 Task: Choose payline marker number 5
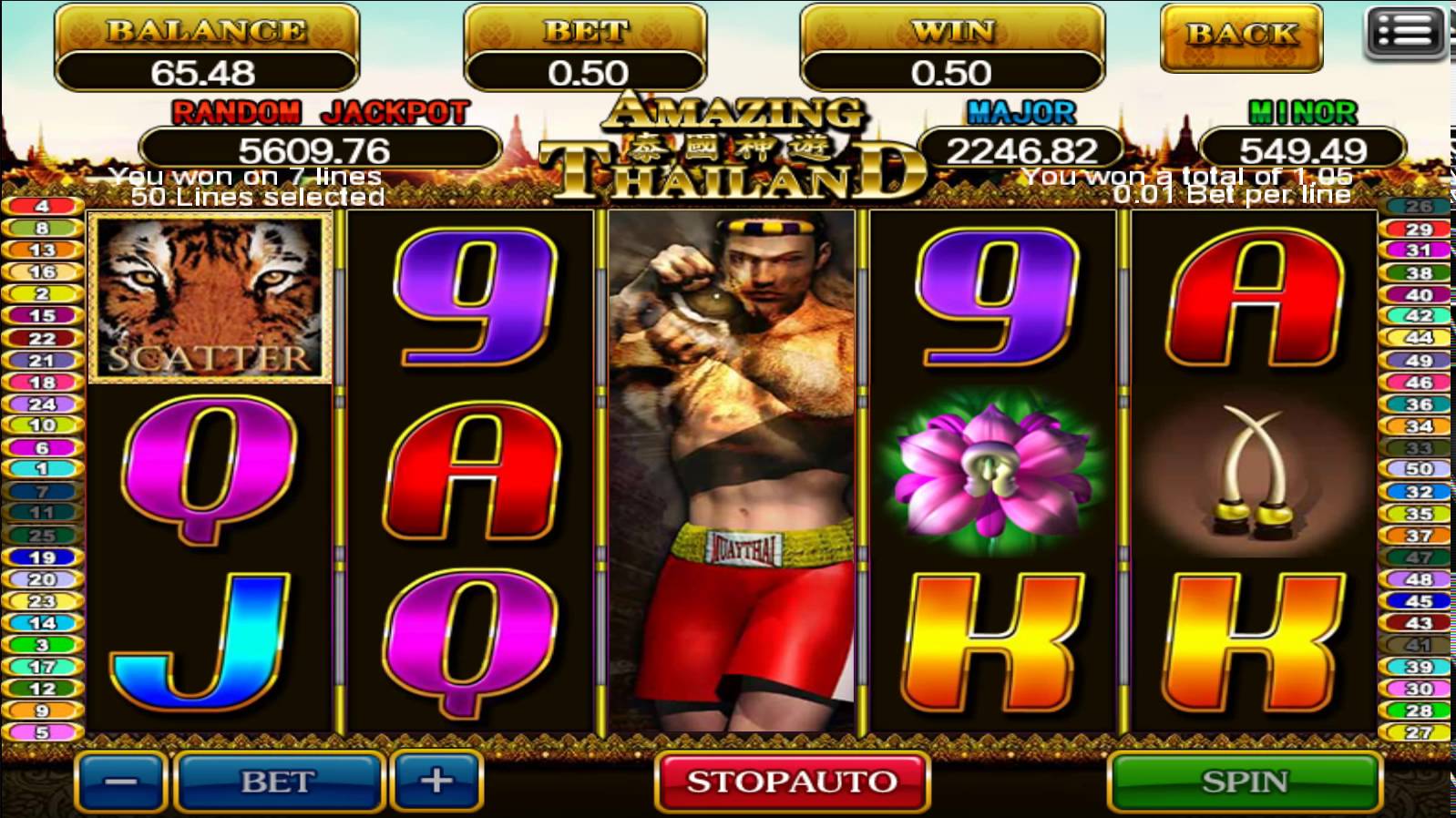[42, 732]
